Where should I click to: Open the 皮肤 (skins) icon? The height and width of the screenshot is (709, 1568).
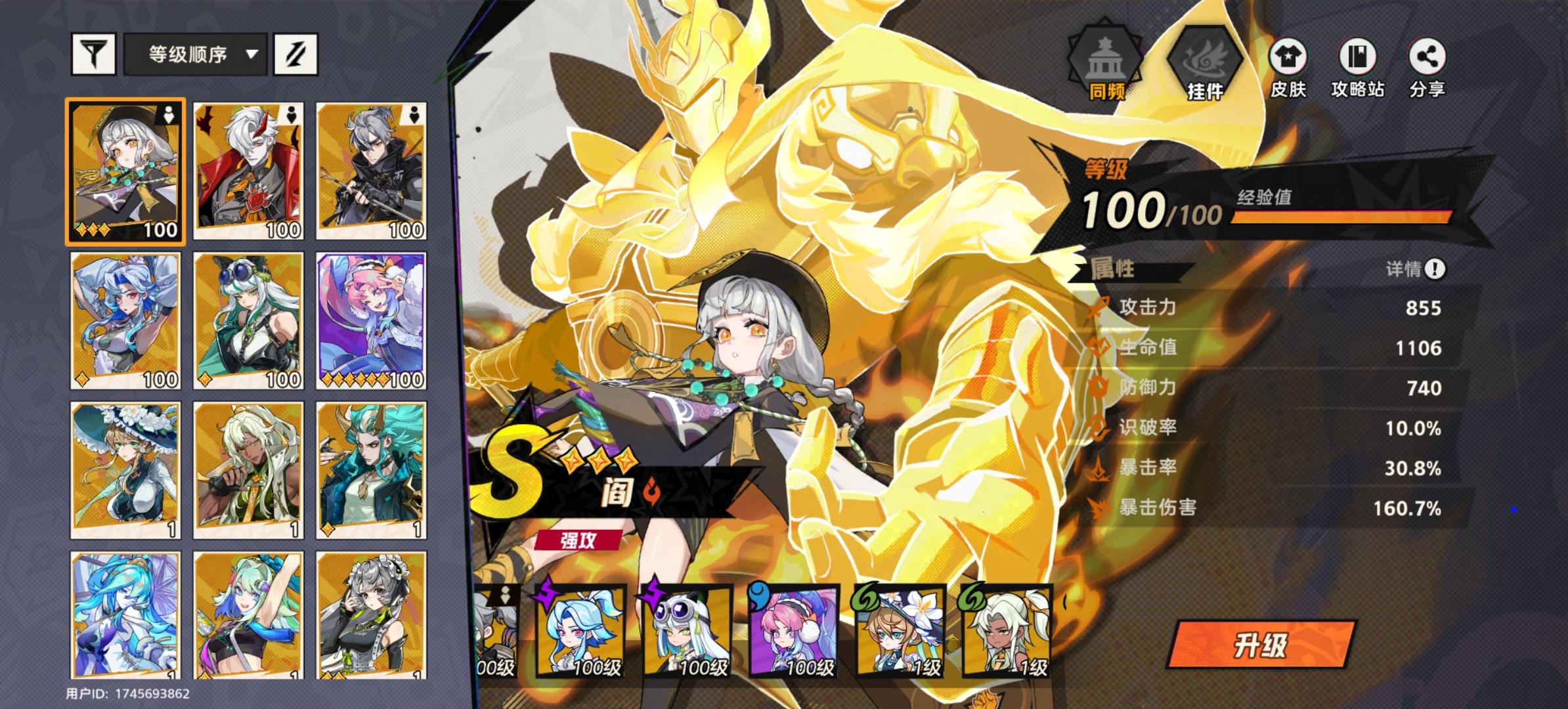point(1289,57)
